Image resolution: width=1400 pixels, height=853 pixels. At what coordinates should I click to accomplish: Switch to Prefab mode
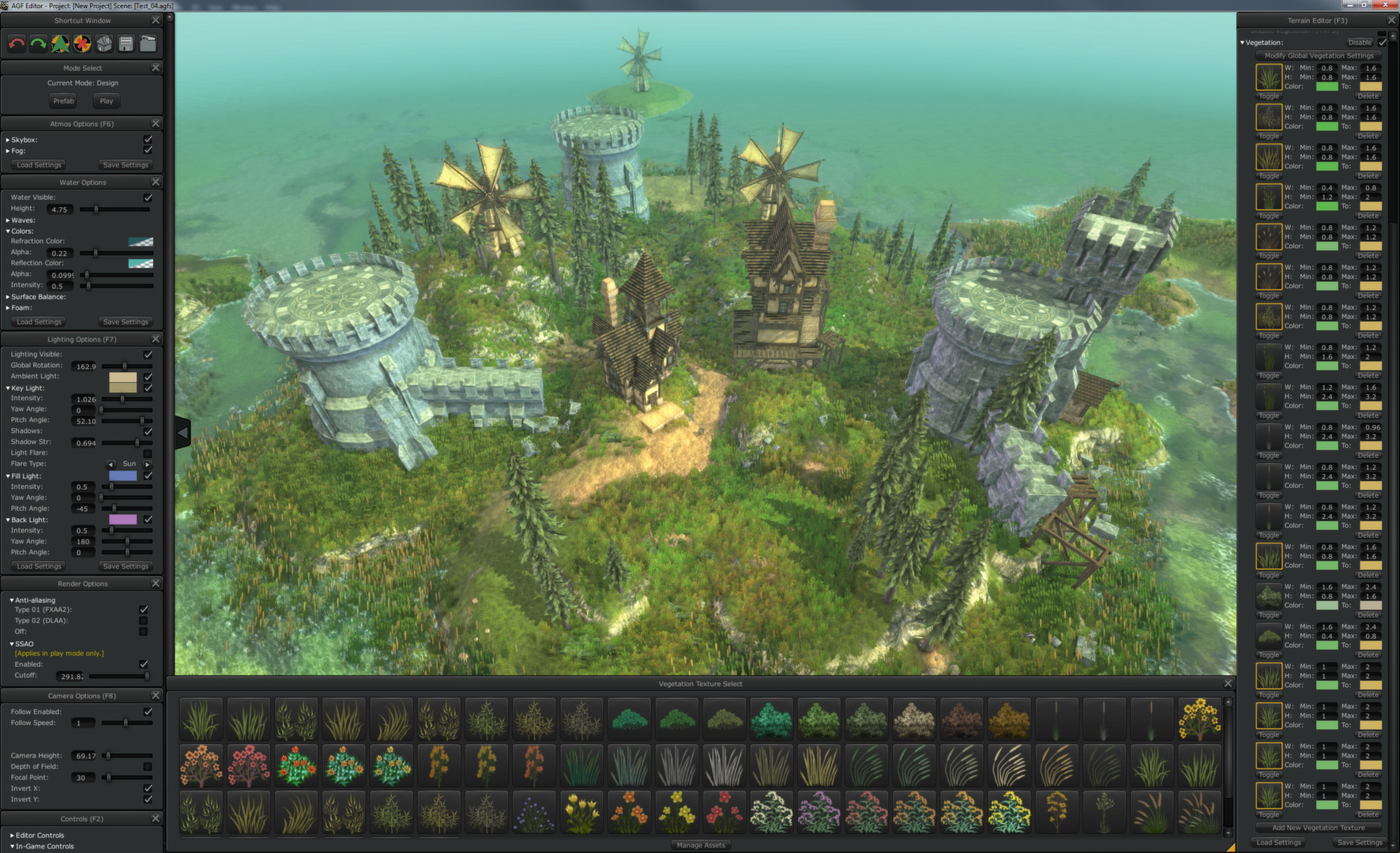pos(63,100)
